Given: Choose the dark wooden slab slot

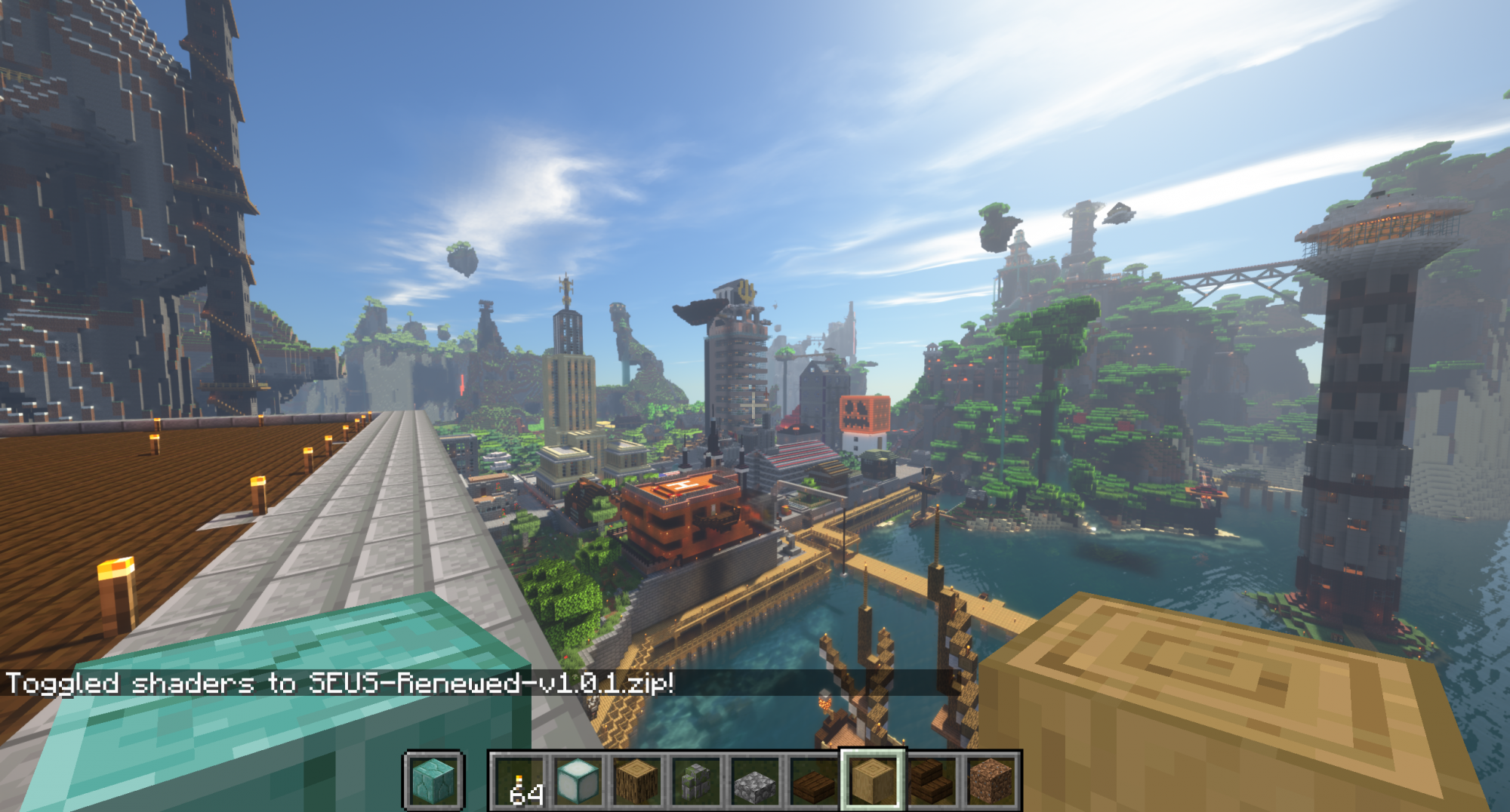Looking at the screenshot, I should tap(814, 781).
